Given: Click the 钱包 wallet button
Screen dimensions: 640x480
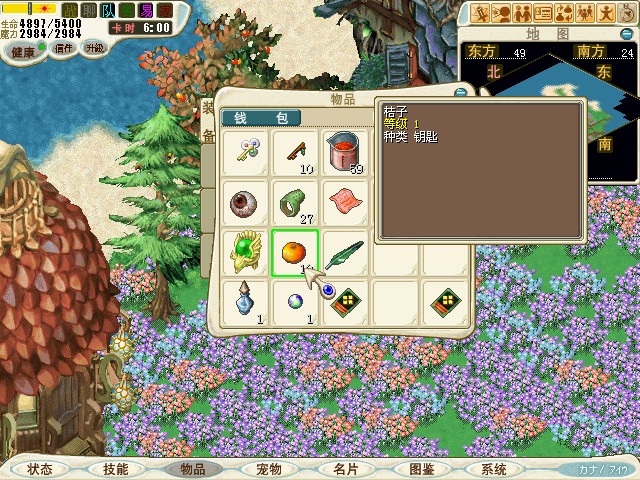Looking at the screenshot, I should pyautogui.click(x=260, y=118).
